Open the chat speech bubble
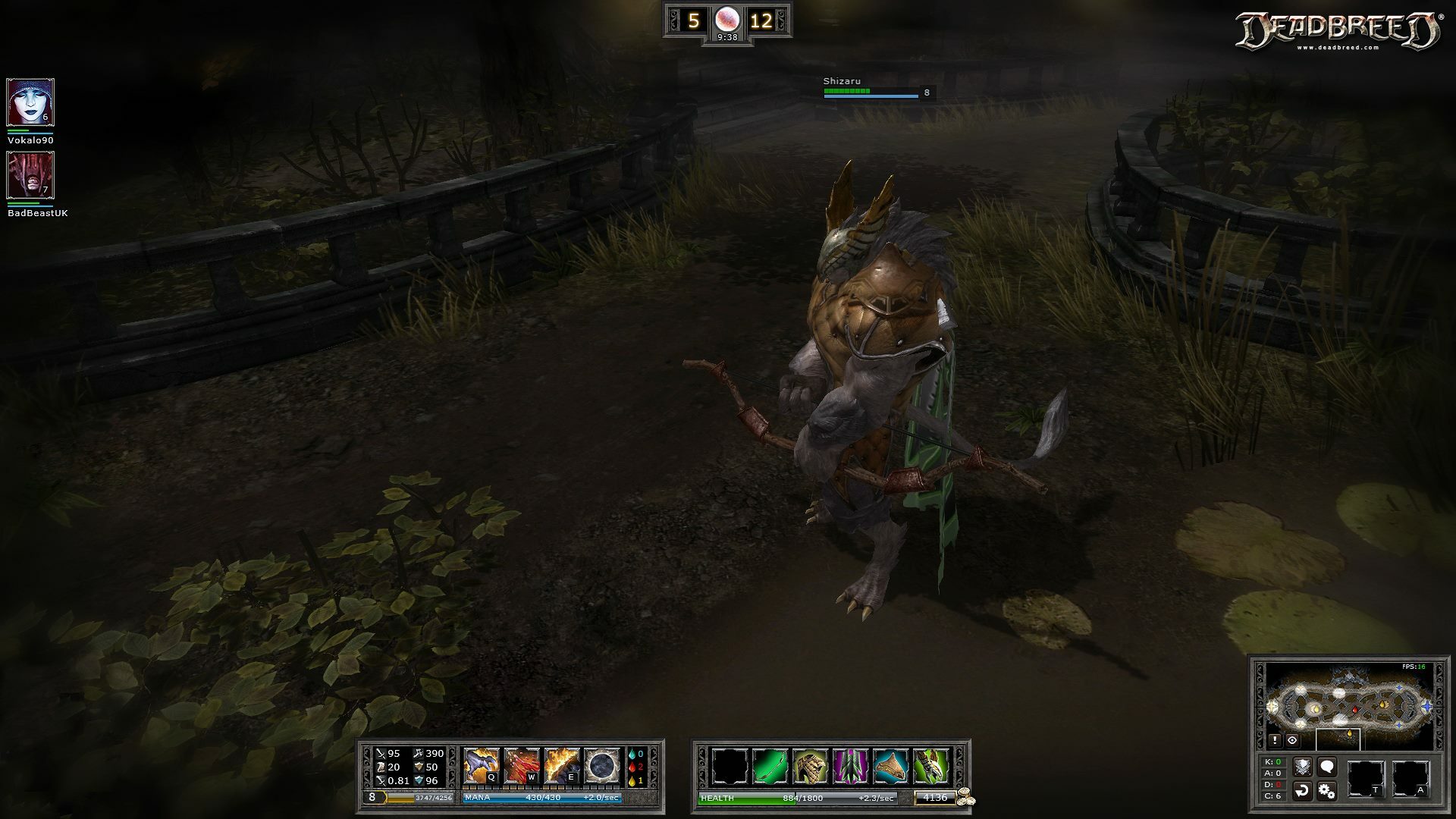Screen dimensions: 1456x819 tap(1326, 767)
